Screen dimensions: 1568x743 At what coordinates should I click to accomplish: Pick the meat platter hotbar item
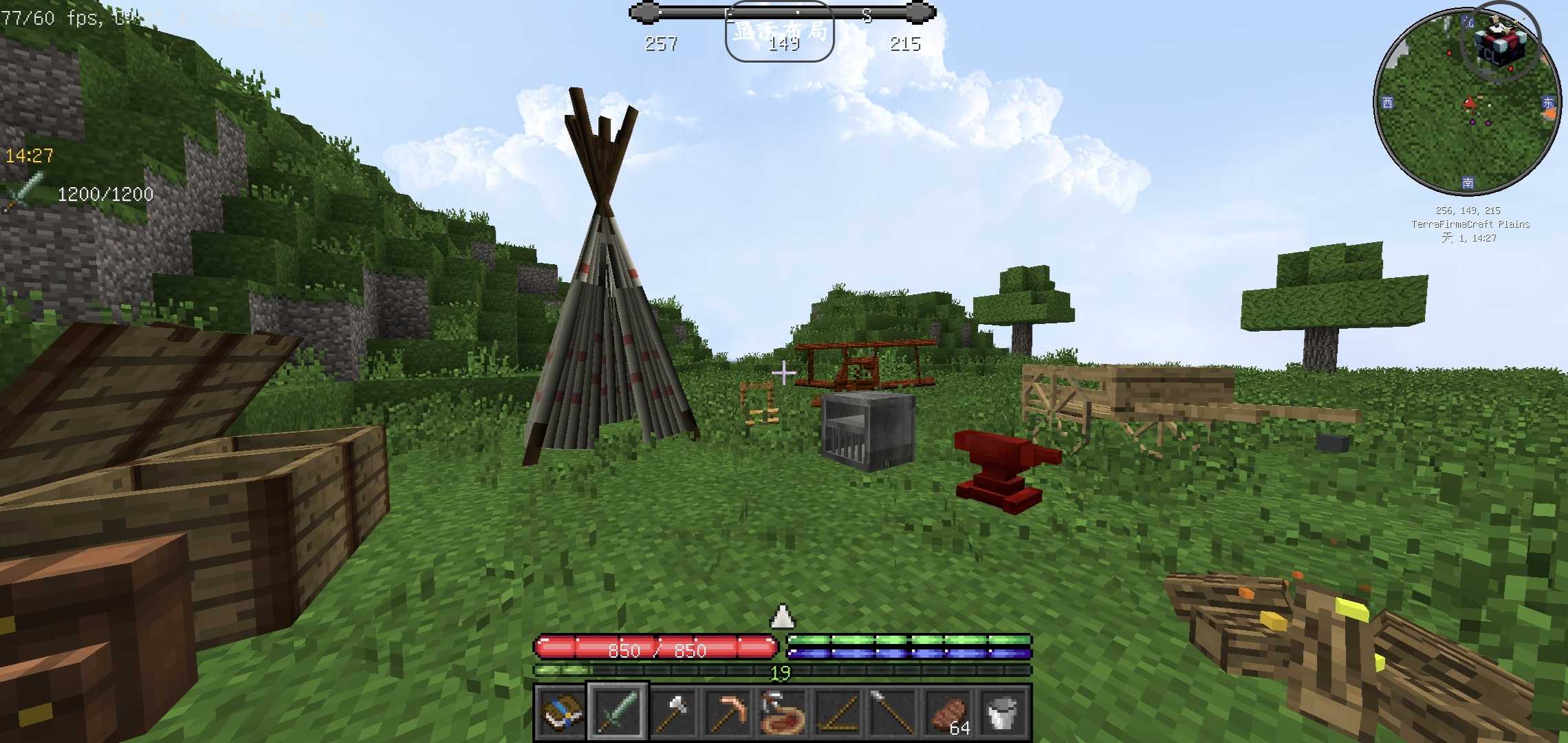(783, 713)
